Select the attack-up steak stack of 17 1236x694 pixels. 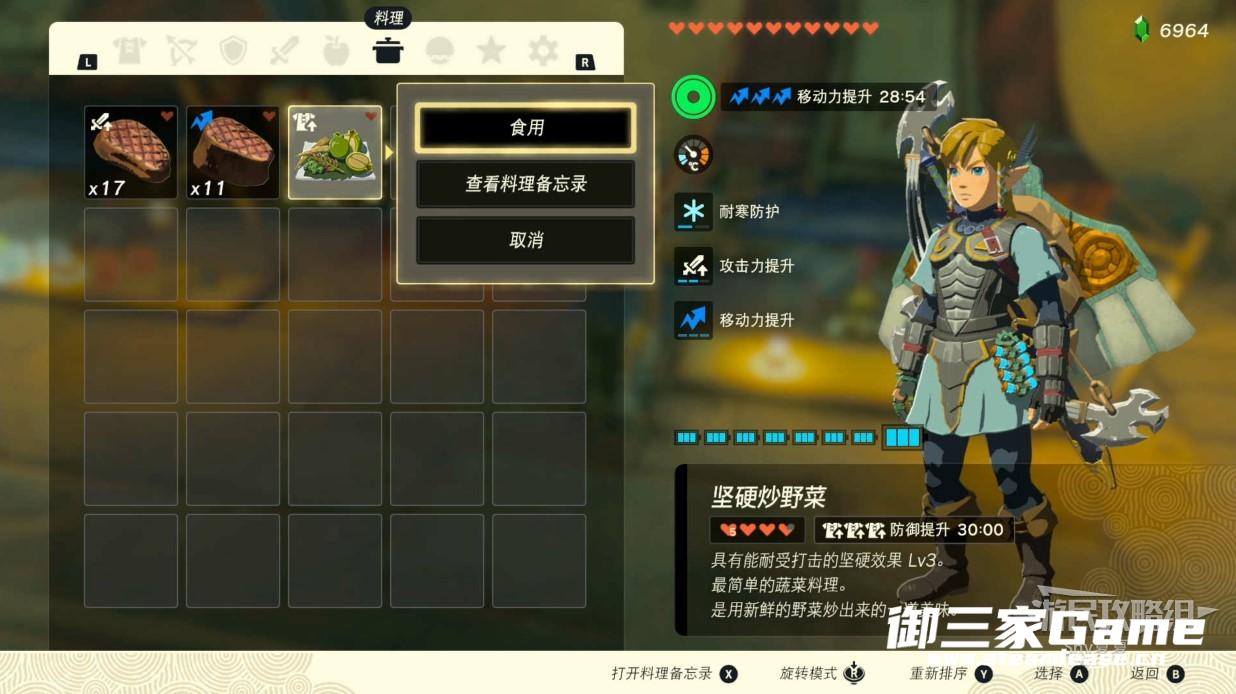[x=131, y=153]
